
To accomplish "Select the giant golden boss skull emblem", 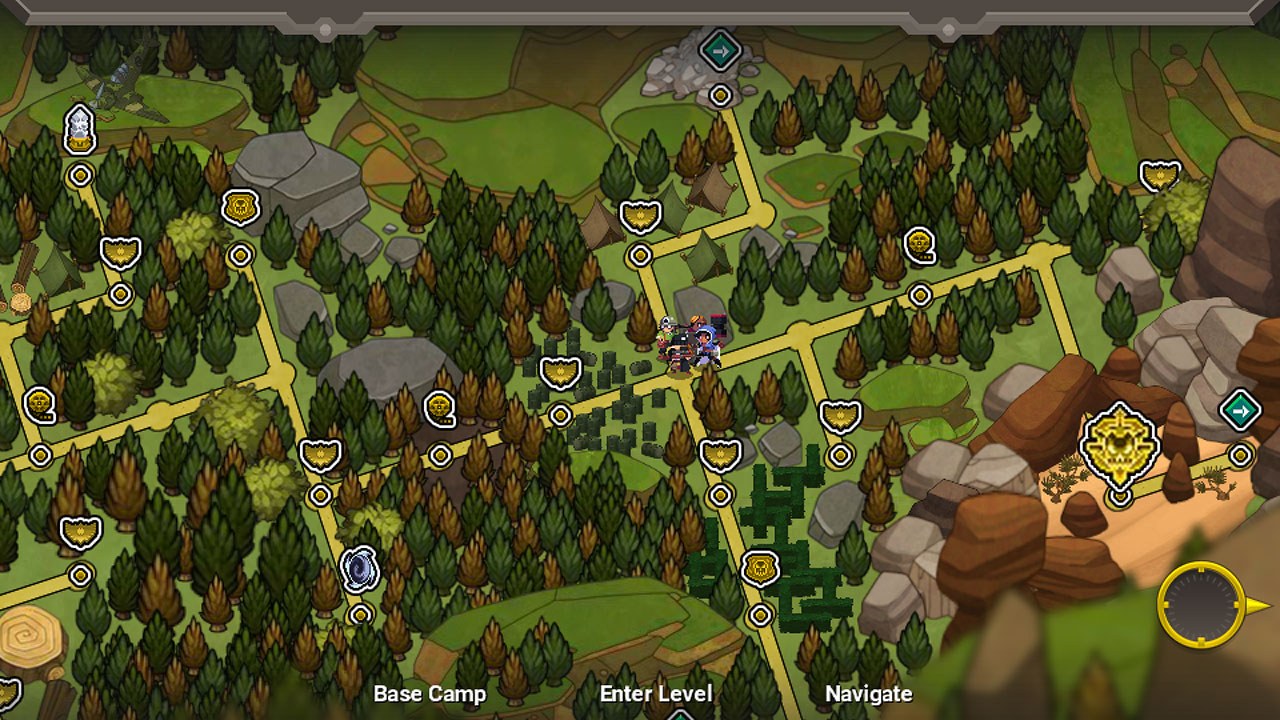I will pos(1120,441).
